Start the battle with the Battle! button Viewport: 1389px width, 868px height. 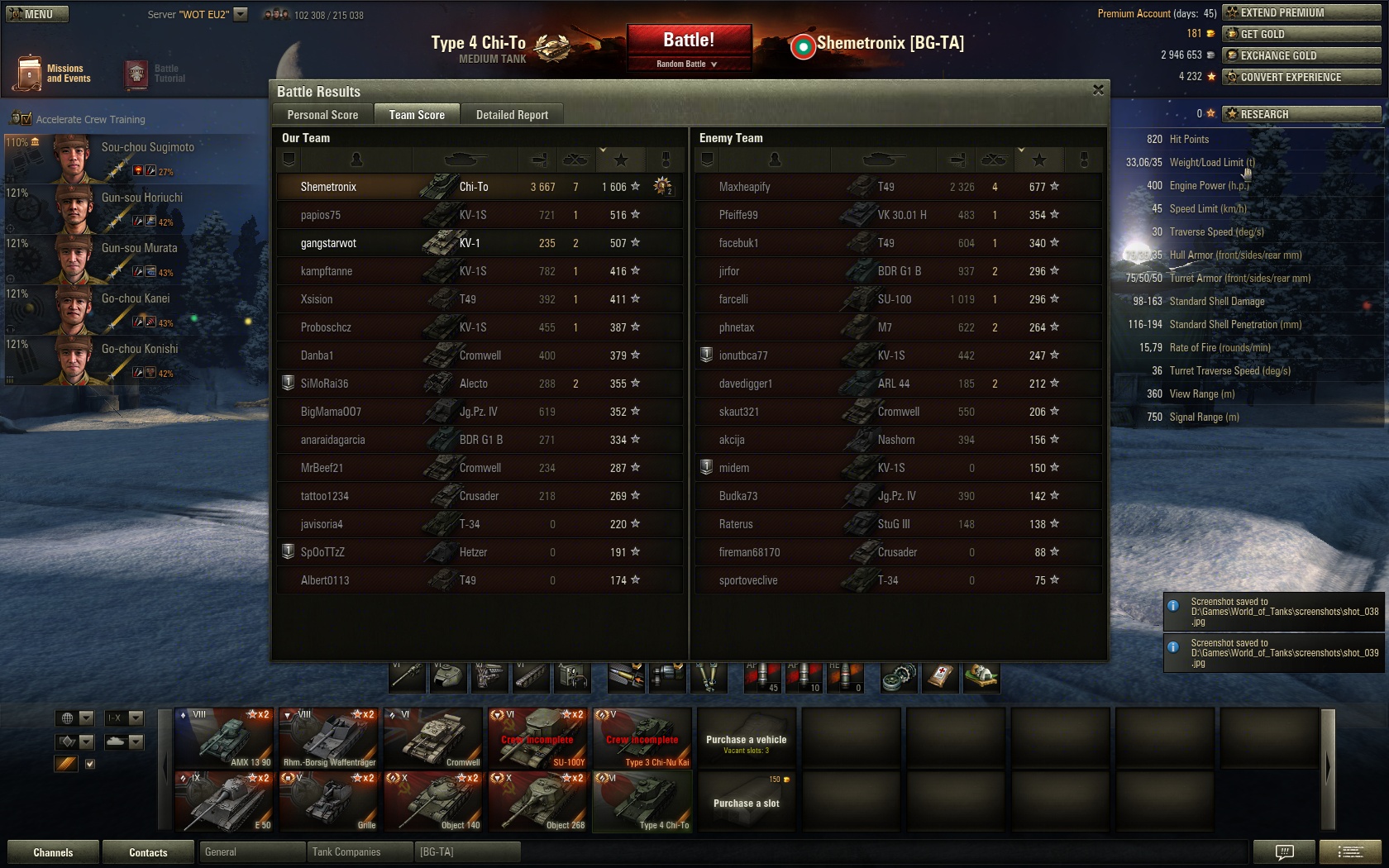pos(689,41)
